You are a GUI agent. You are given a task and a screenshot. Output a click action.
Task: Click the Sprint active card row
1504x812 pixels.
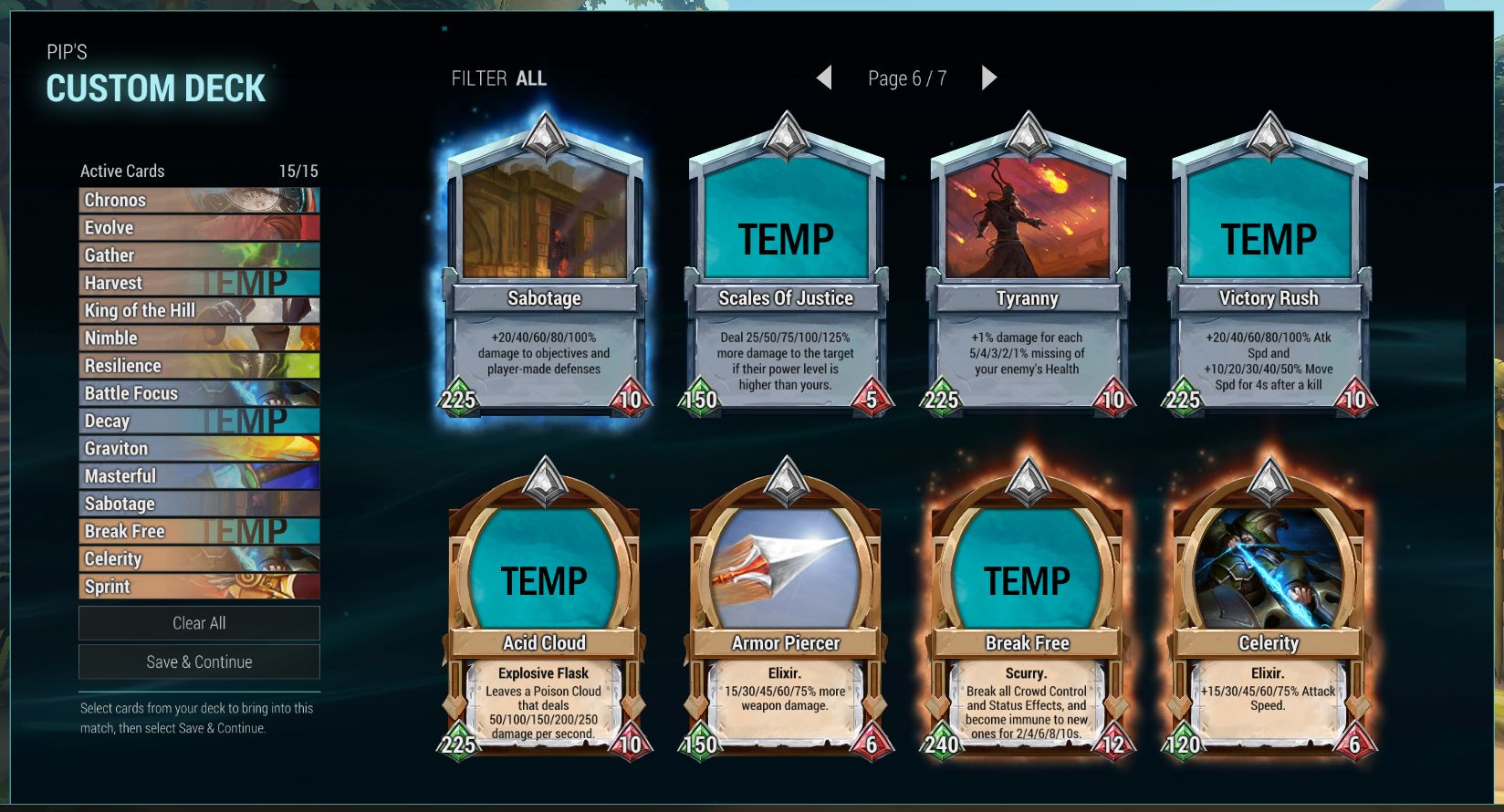[199, 587]
